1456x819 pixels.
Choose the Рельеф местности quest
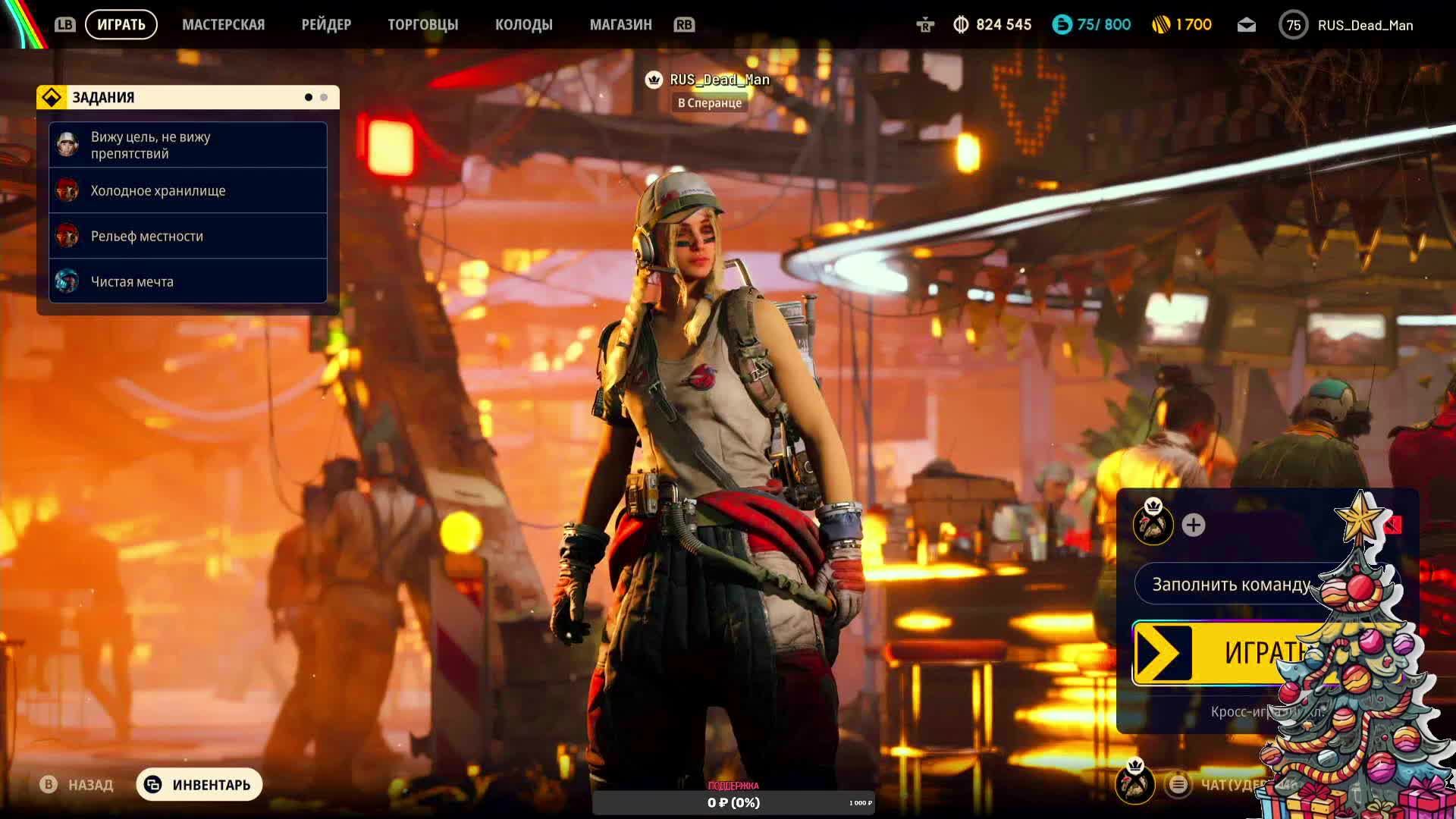point(187,236)
